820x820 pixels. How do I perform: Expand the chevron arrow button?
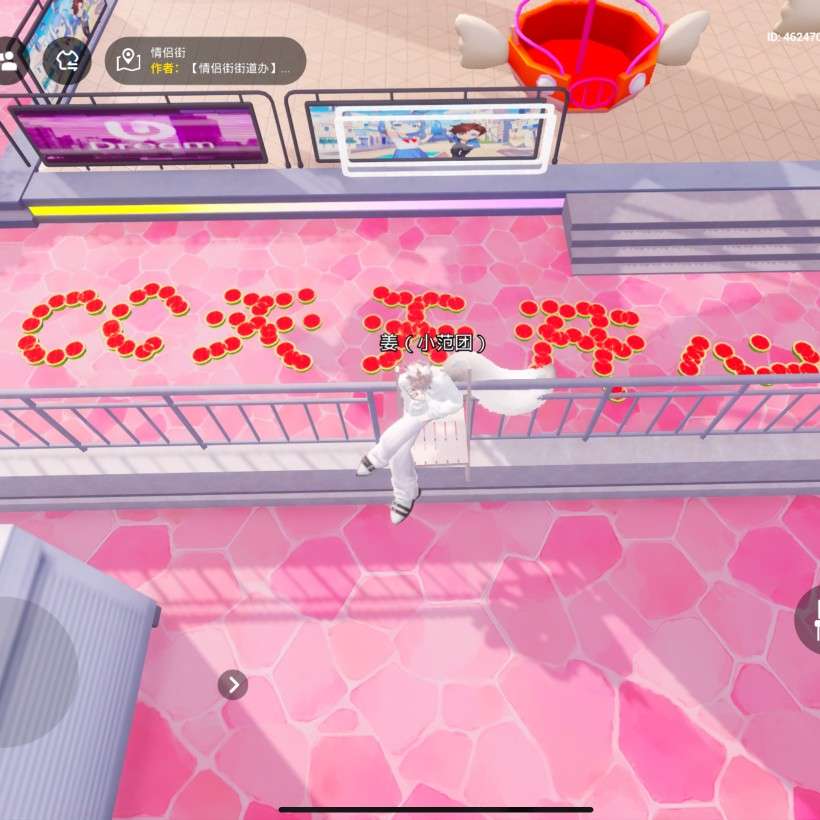pyautogui.click(x=233, y=684)
